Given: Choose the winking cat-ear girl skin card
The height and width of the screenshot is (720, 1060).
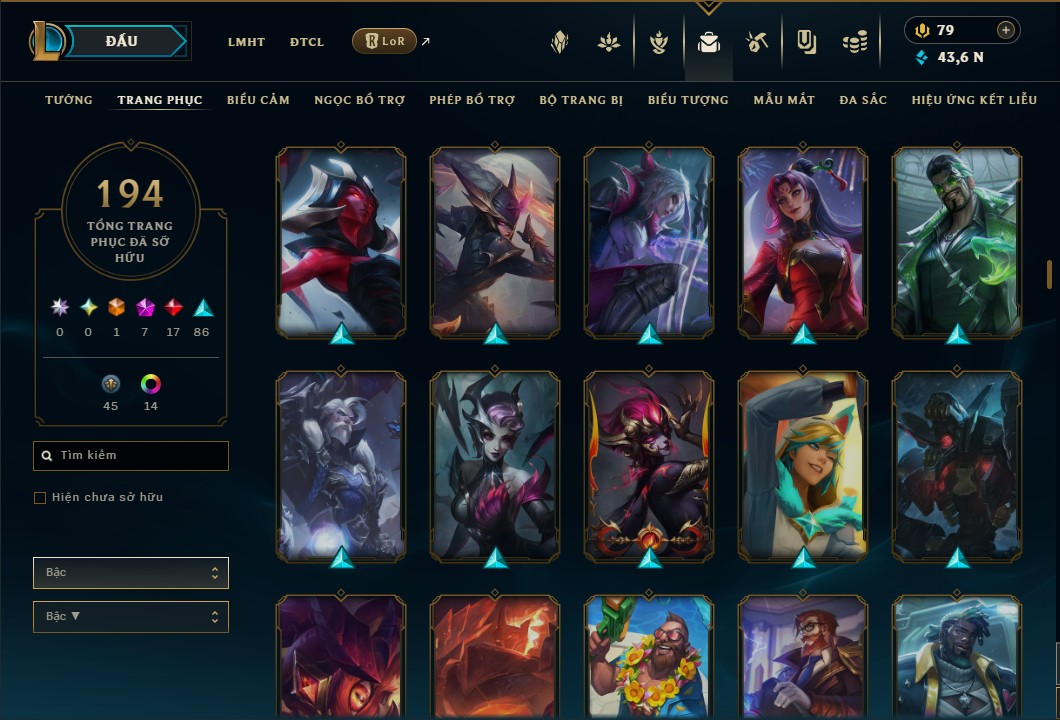Looking at the screenshot, I should point(803,465).
